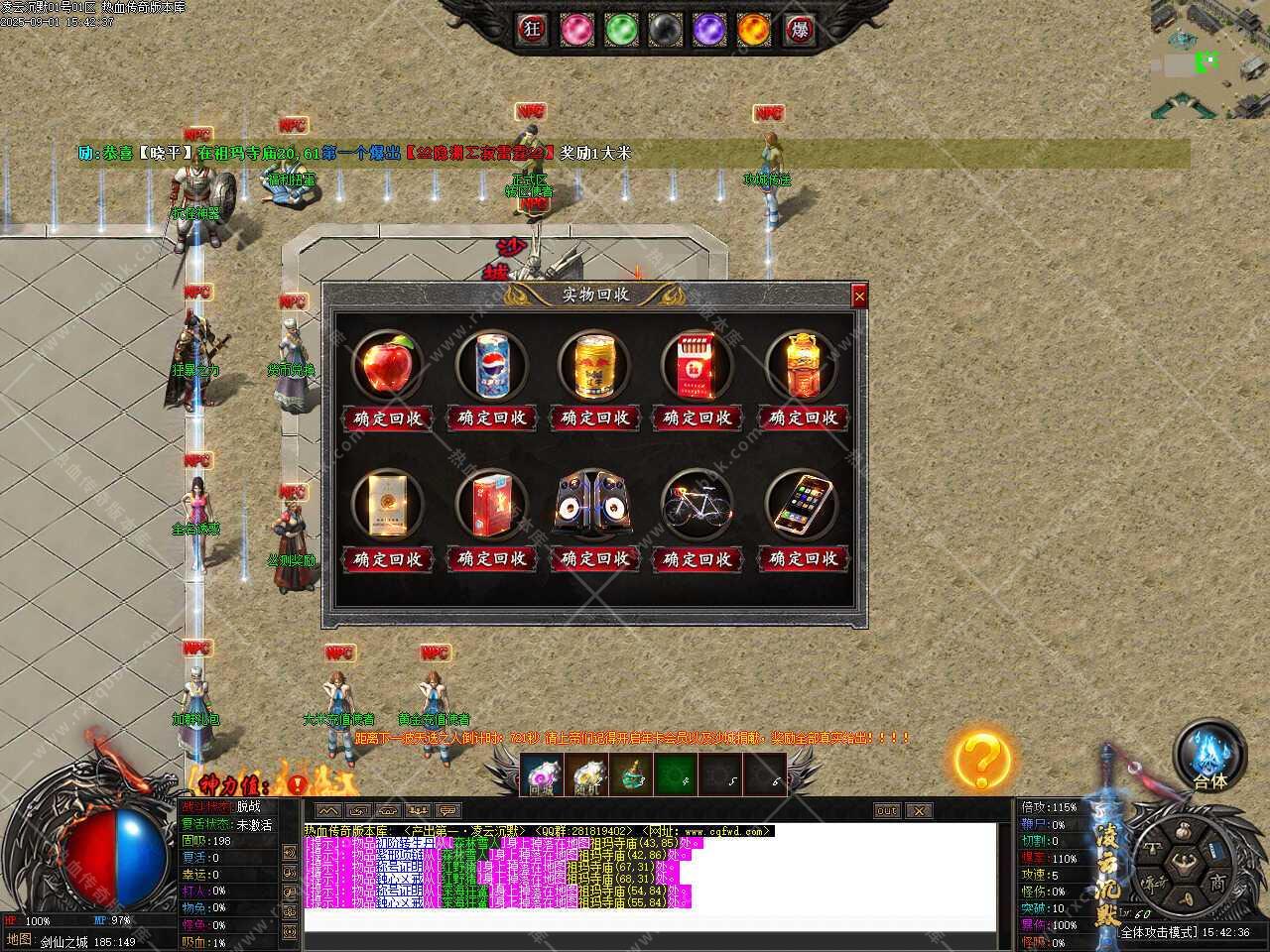Recycle the golden energy drink can
This screenshot has height=952, width=1270.
tap(595, 418)
